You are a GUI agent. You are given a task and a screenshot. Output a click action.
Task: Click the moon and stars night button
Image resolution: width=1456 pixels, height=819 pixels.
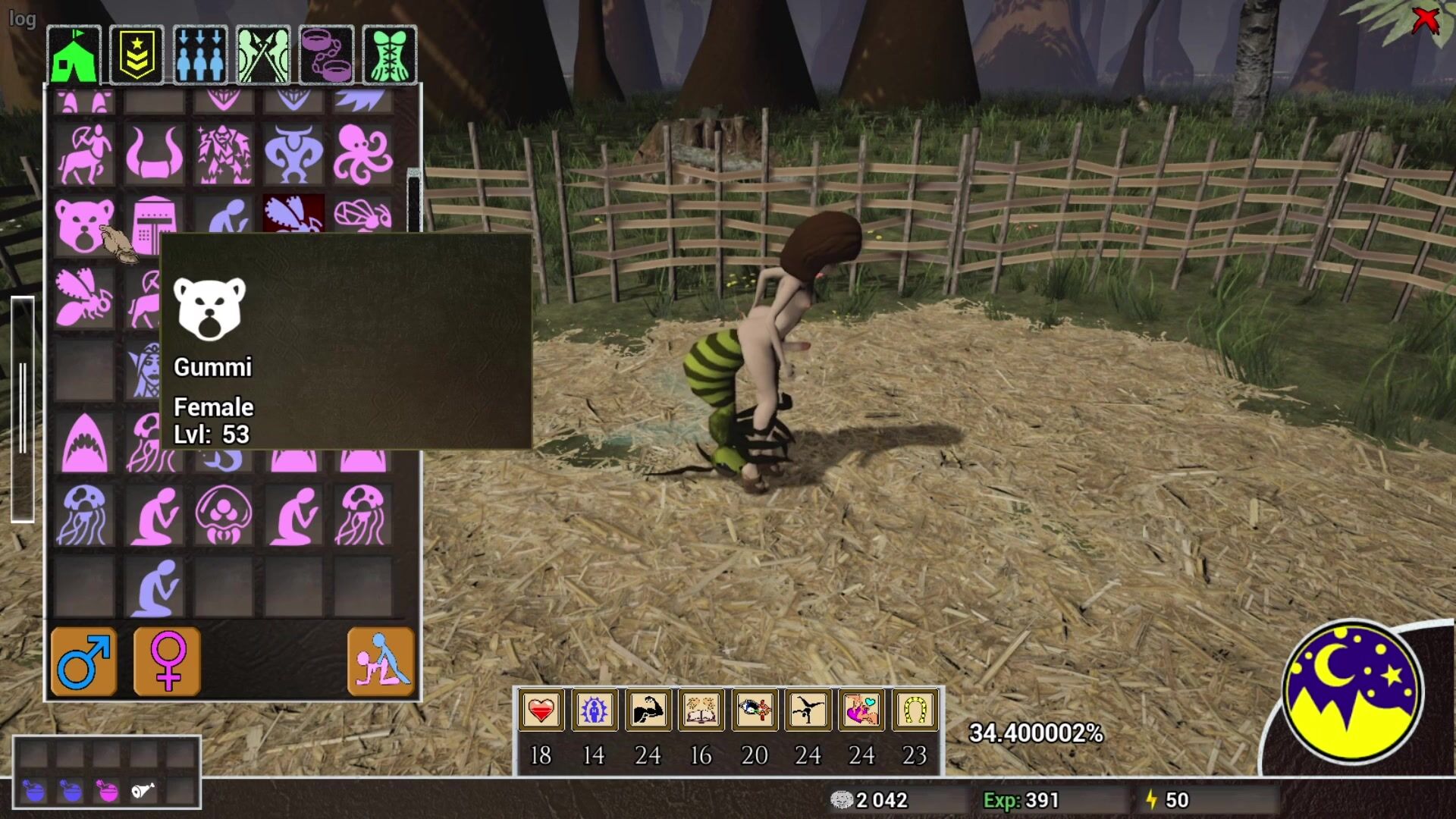[x=1352, y=692]
